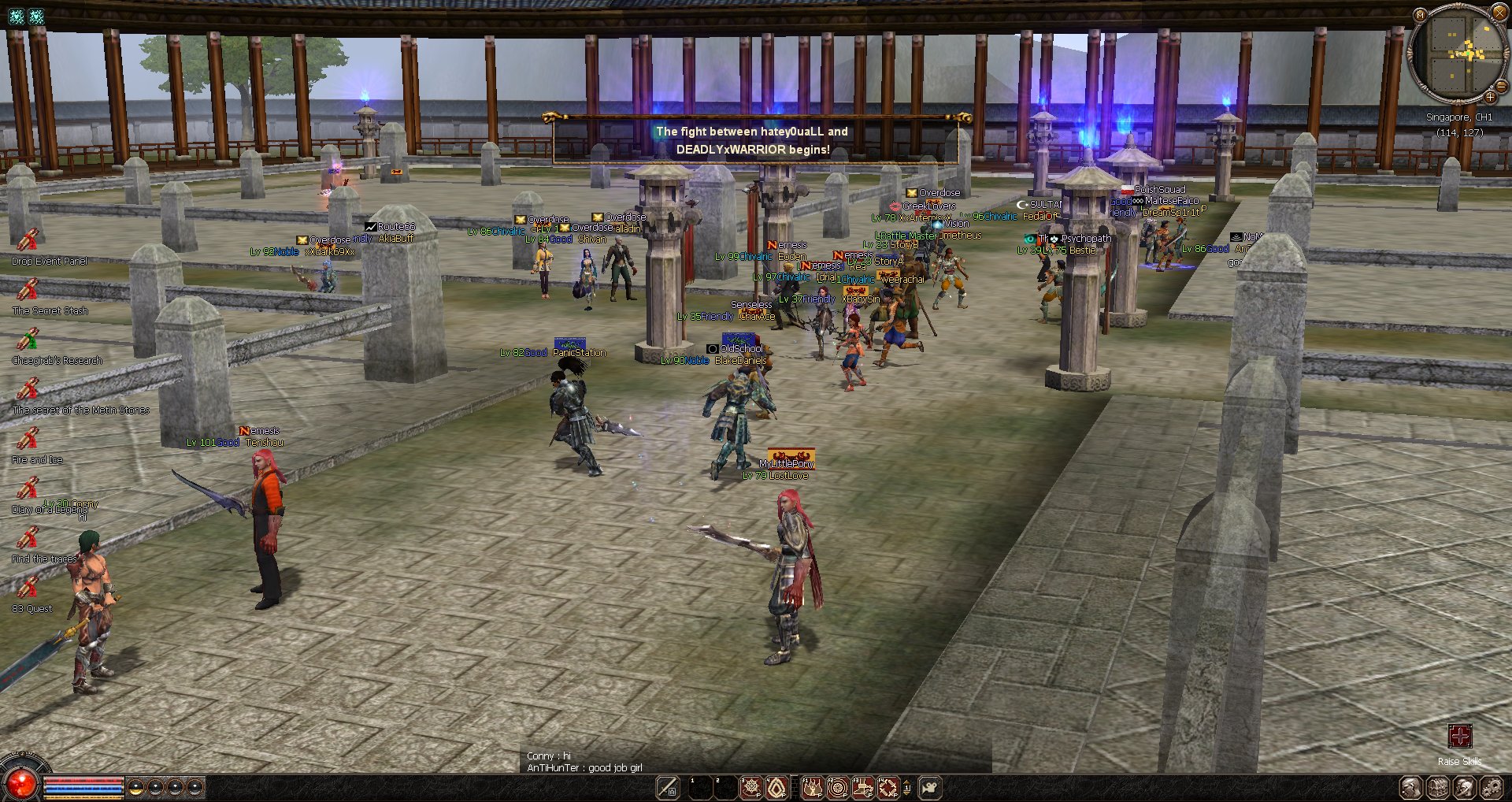
Task: Toggle the sword auto-attack button
Action: point(668,787)
